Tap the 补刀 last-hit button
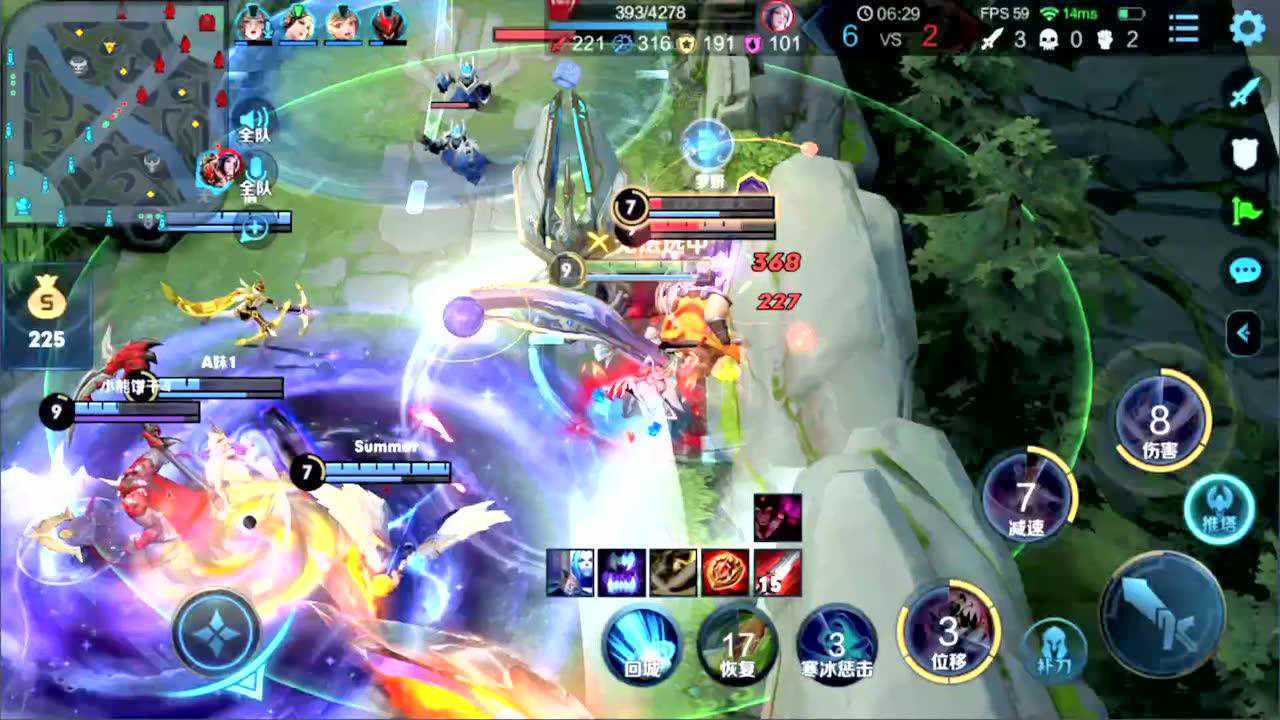The image size is (1280, 720). [1054, 649]
